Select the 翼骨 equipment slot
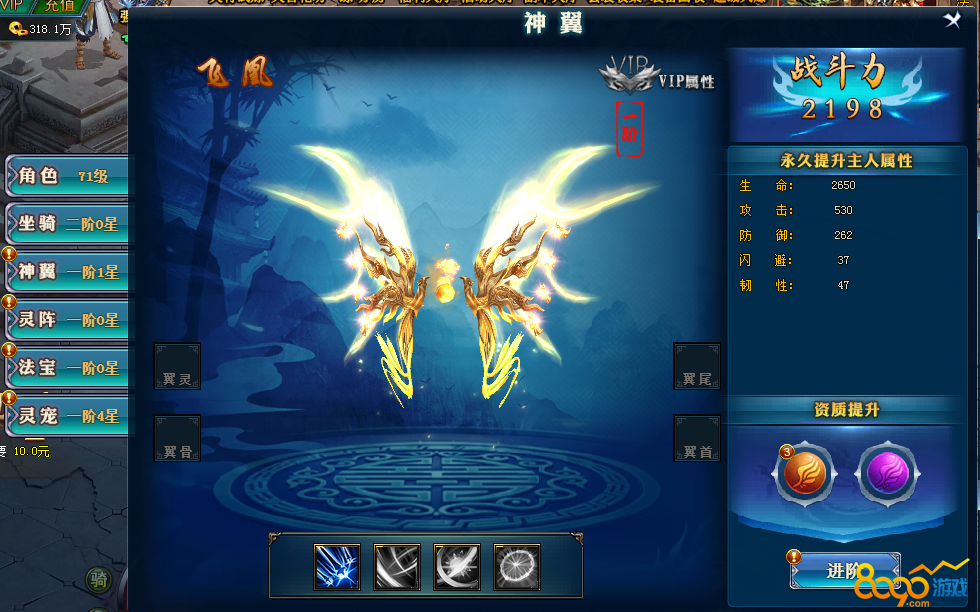Screen dimensions: 980x612 point(177,438)
